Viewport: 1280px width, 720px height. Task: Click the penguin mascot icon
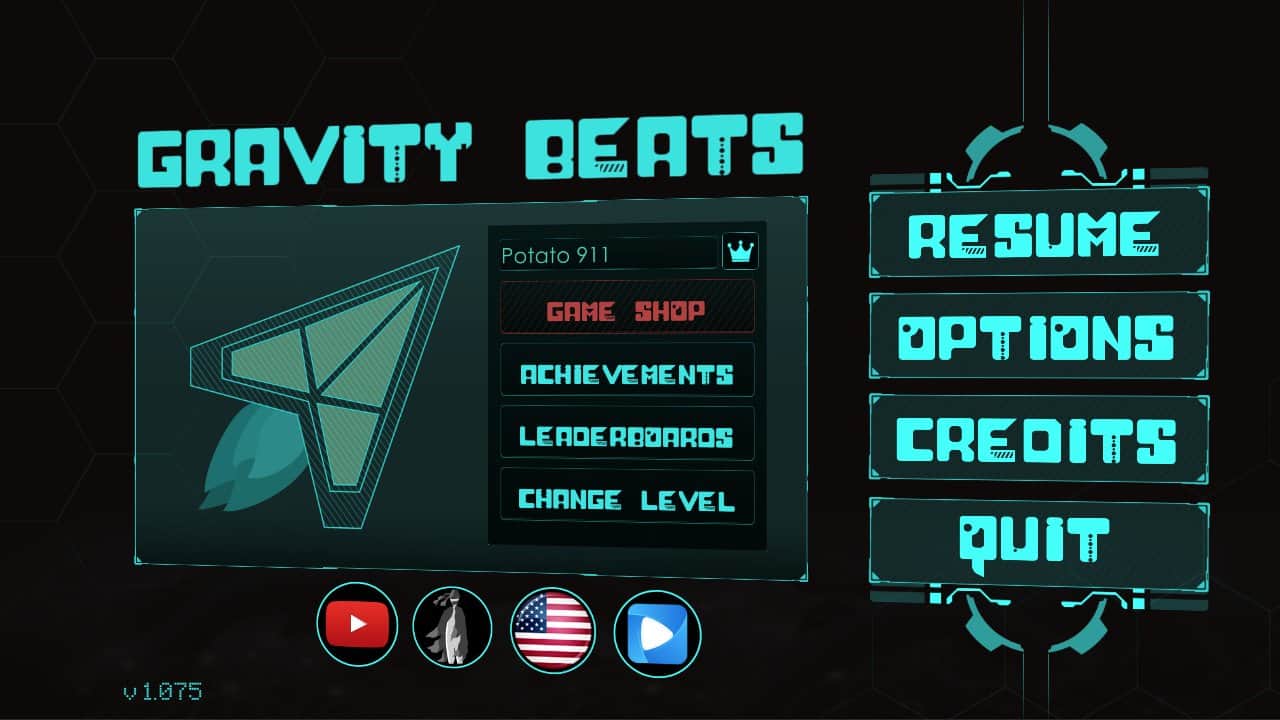(452, 629)
